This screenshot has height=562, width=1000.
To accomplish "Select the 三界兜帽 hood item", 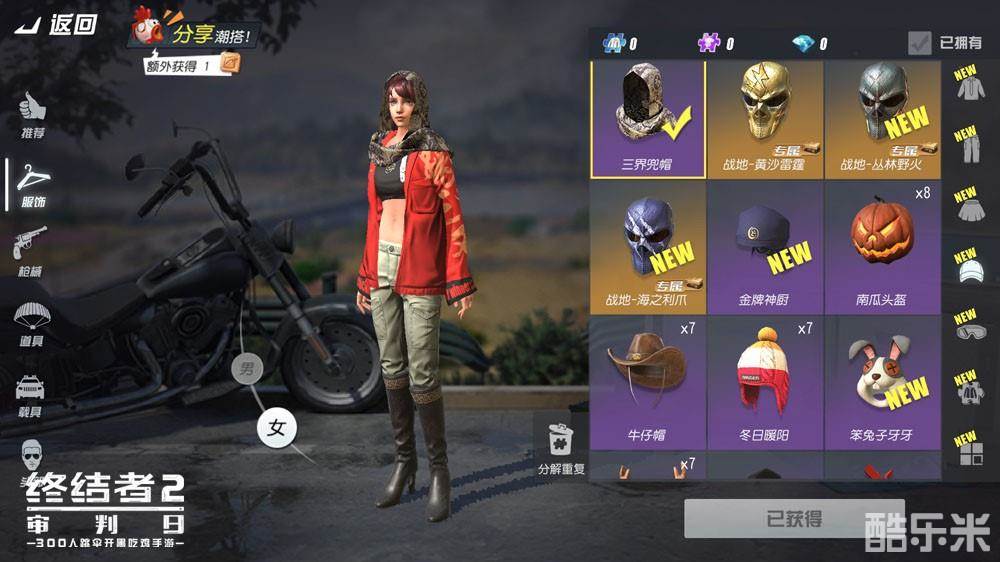I will 648,119.
